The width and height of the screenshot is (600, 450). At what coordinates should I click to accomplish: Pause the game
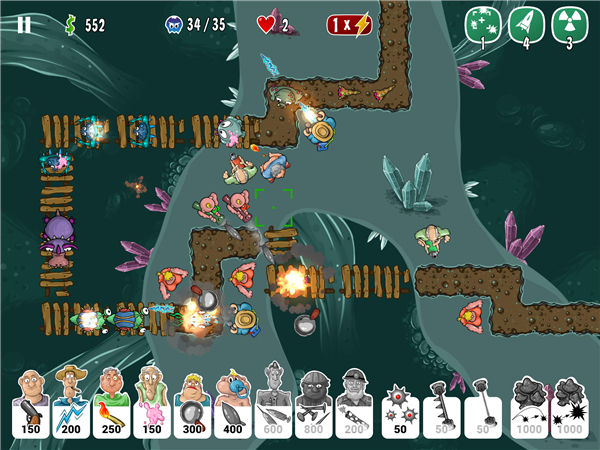(24, 25)
